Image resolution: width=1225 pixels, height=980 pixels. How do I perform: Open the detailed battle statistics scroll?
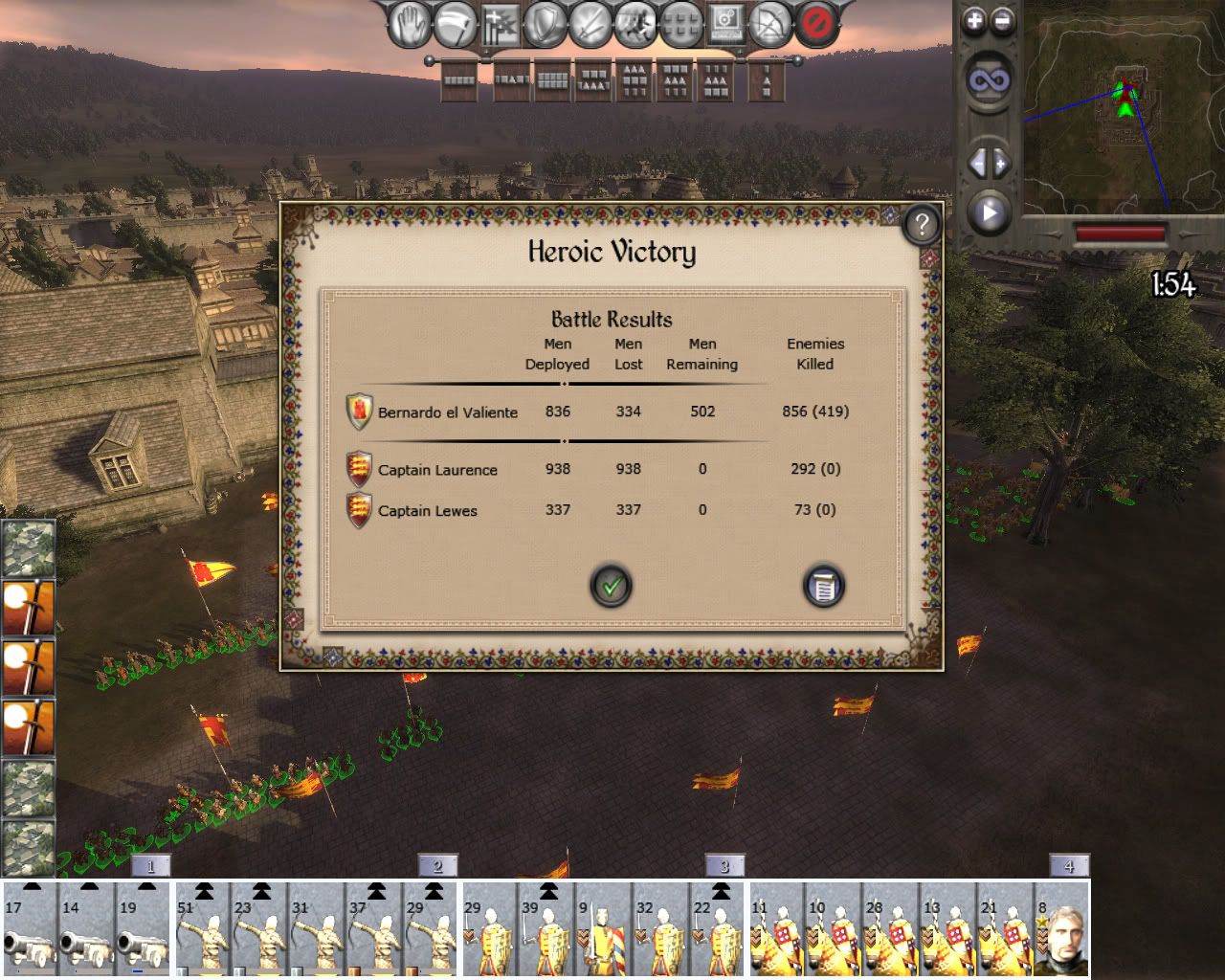click(x=823, y=586)
